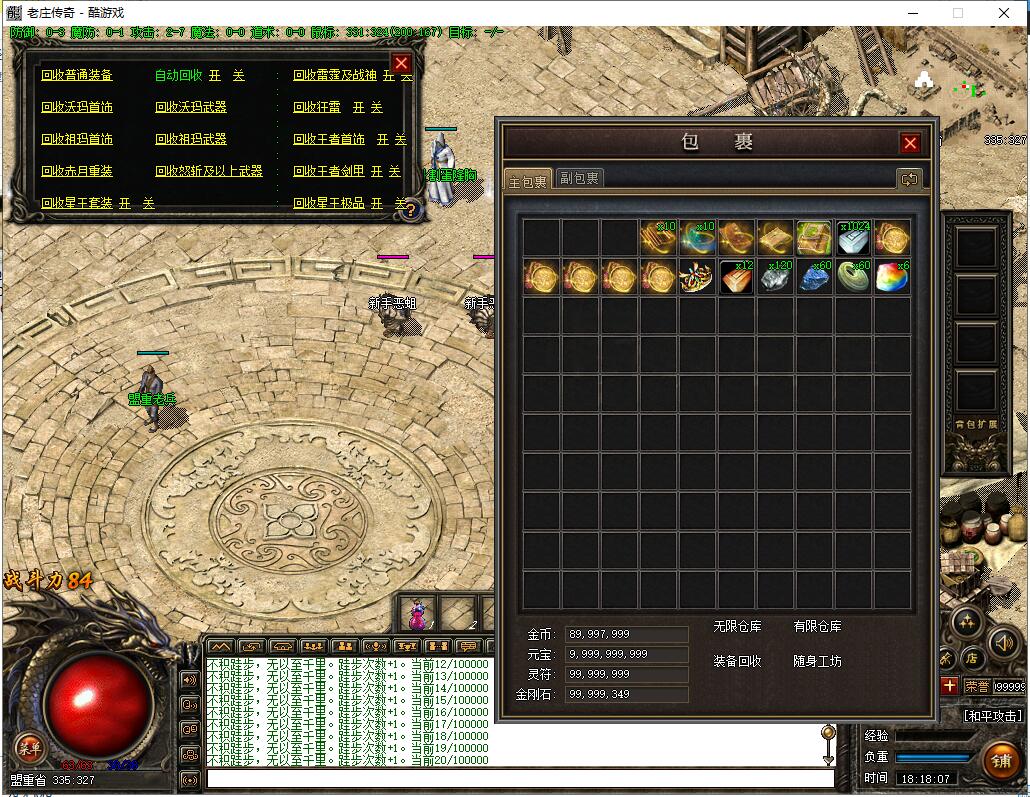Select the silver ingot stack x1024
1030x797 pixels.
coord(853,238)
